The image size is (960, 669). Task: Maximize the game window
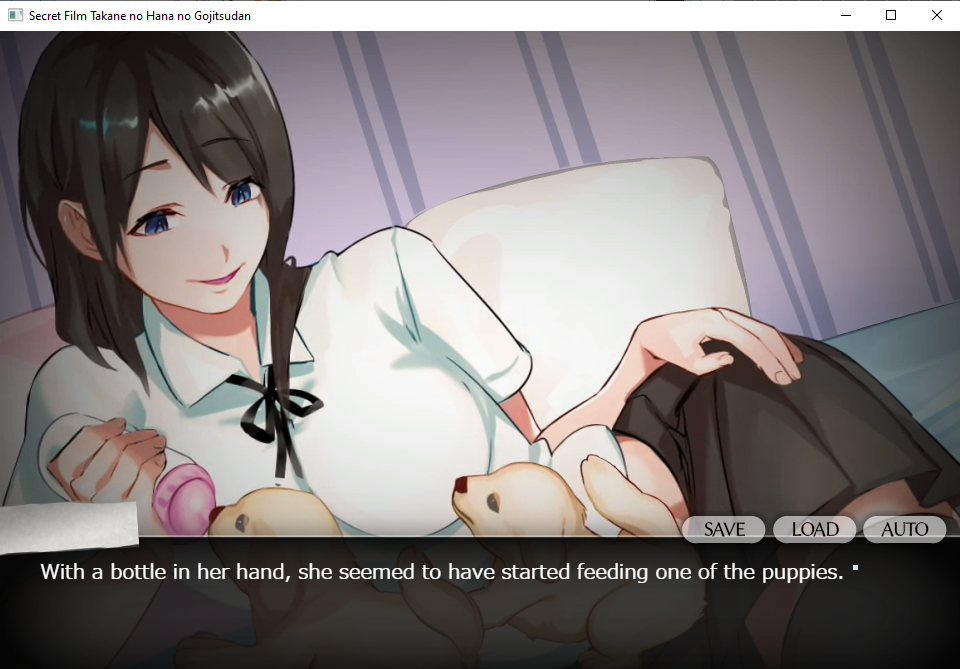tap(891, 15)
